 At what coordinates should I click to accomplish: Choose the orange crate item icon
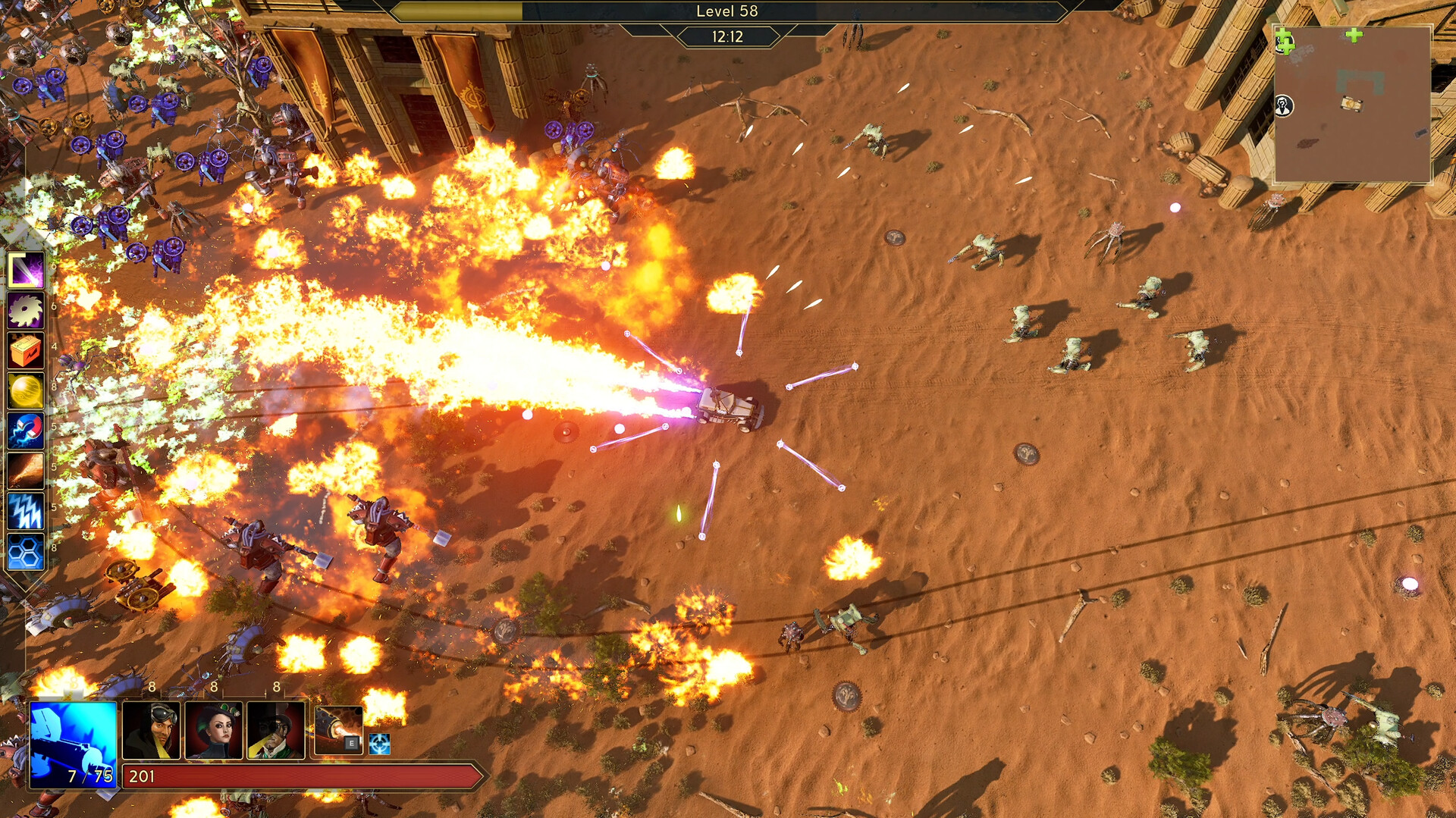[x=26, y=350]
